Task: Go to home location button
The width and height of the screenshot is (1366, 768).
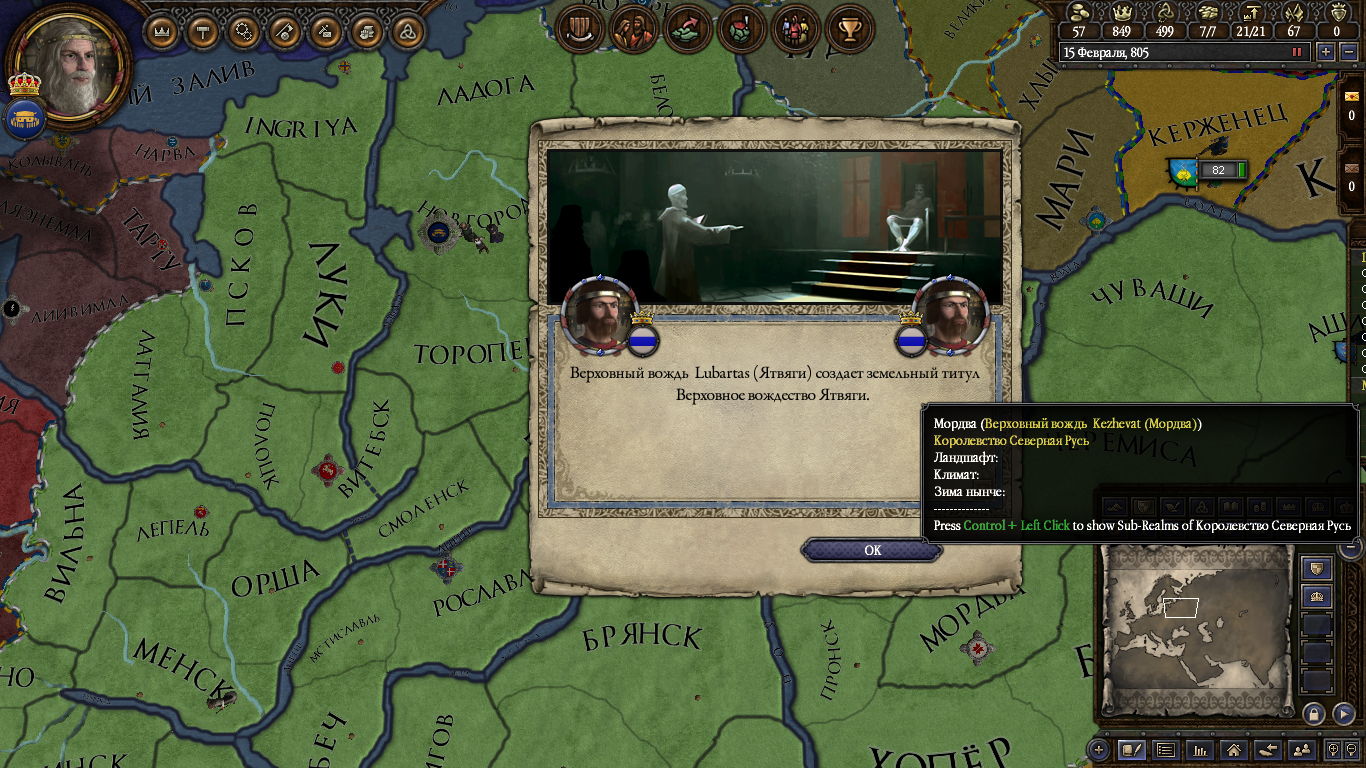Action: 1234,749
